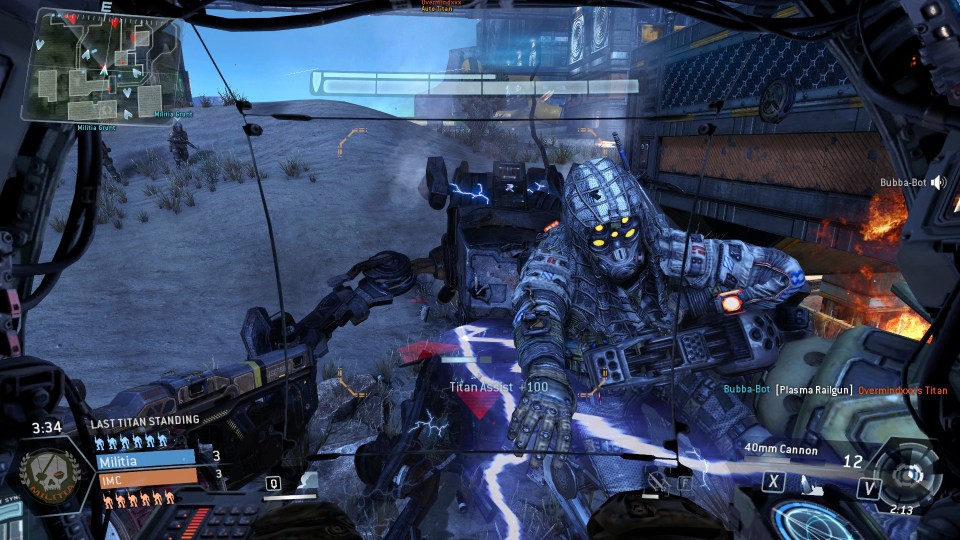Click the speaker icon beside Bubba-Bot
The image size is (960, 540).
coord(940,183)
